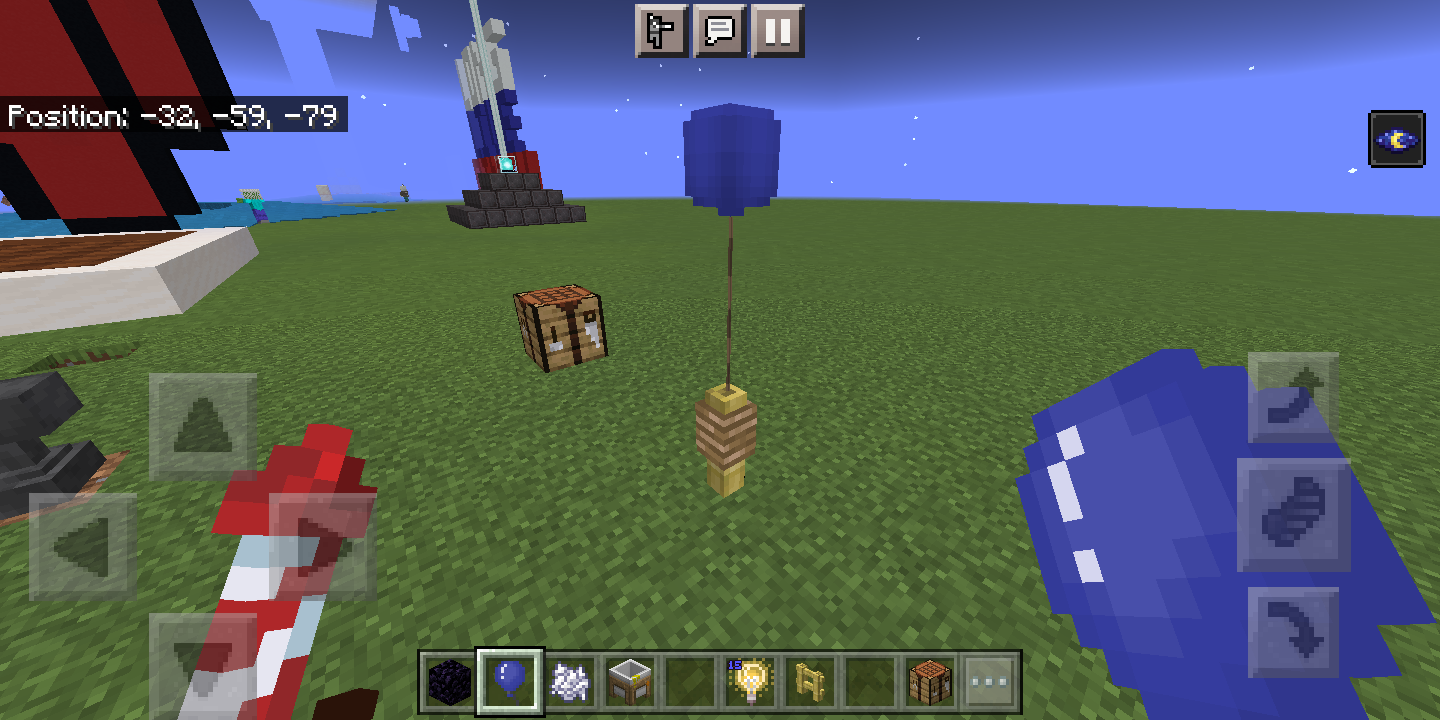Click the Position coordinates display
The image size is (1440, 720).
(x=174, y=116)
